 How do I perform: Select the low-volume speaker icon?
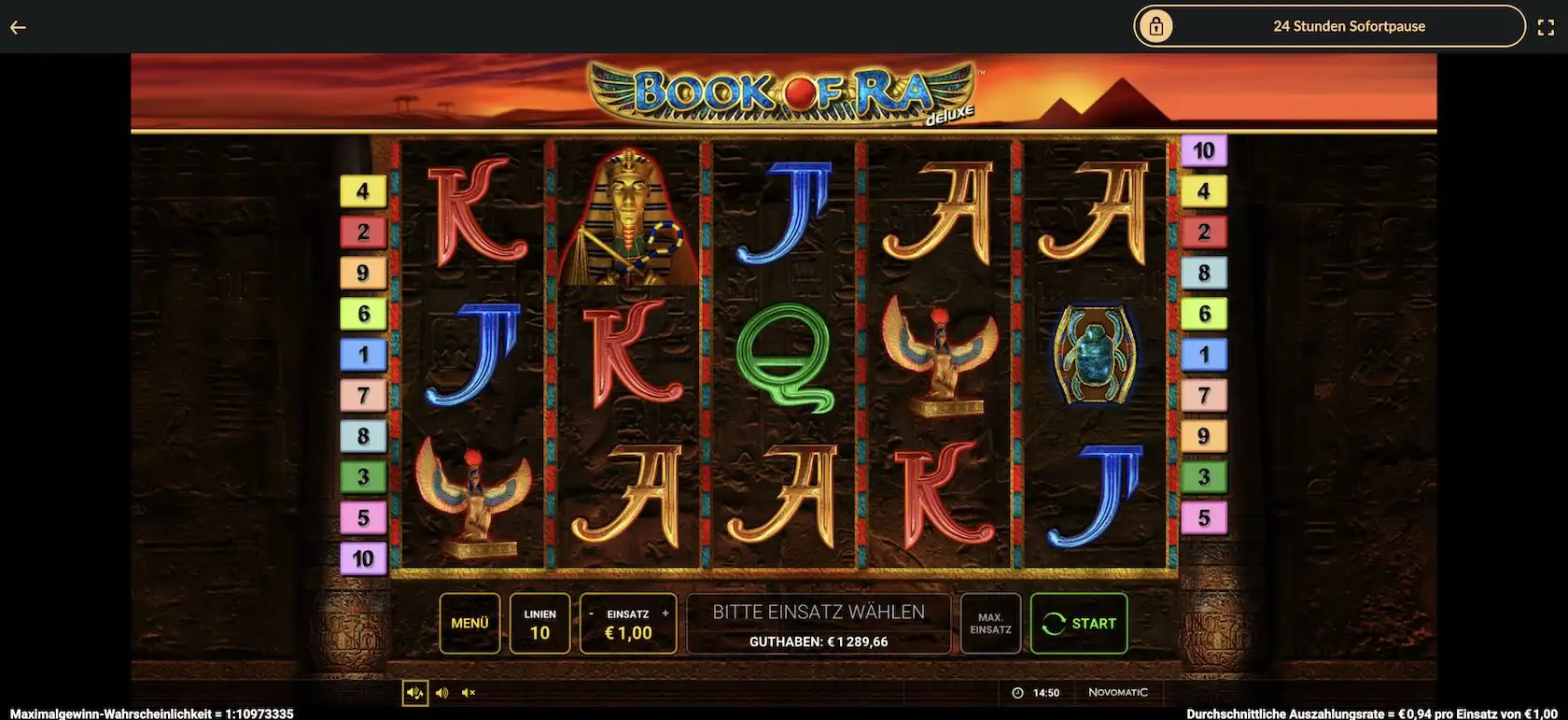pyautogui.click(x=442, y=692)
